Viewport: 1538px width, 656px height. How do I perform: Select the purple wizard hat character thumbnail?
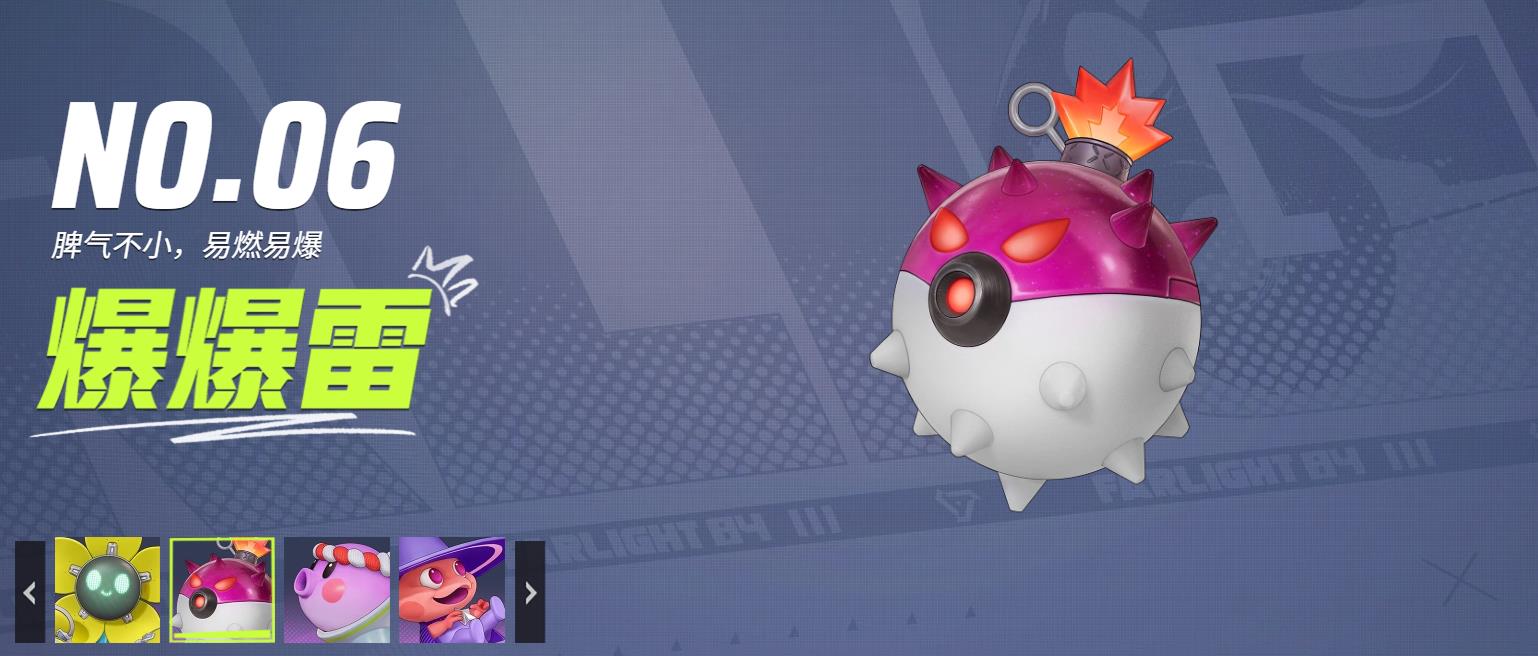point(452,590)
